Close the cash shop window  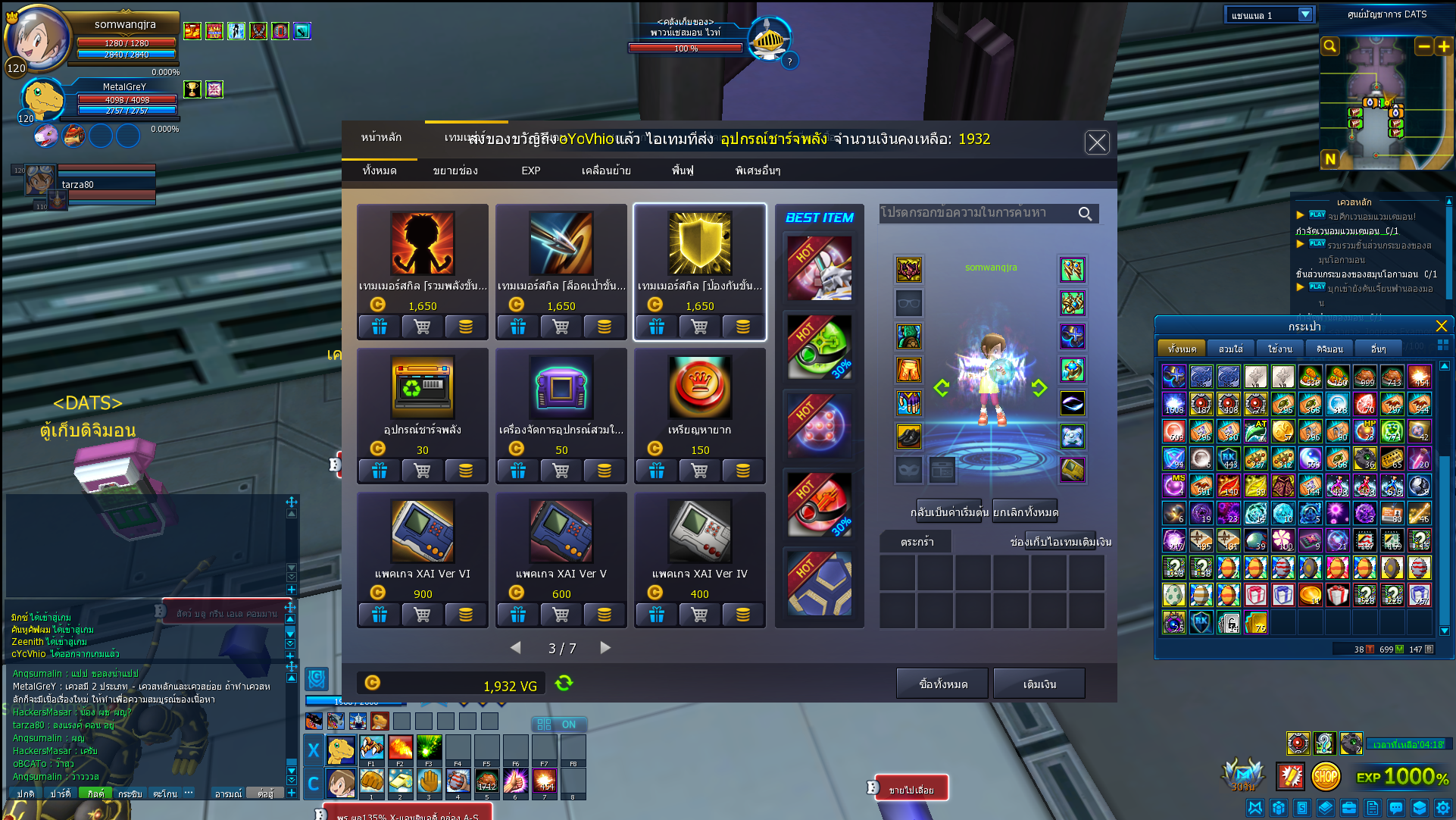pyautogui.click(x=1096, y=142)
